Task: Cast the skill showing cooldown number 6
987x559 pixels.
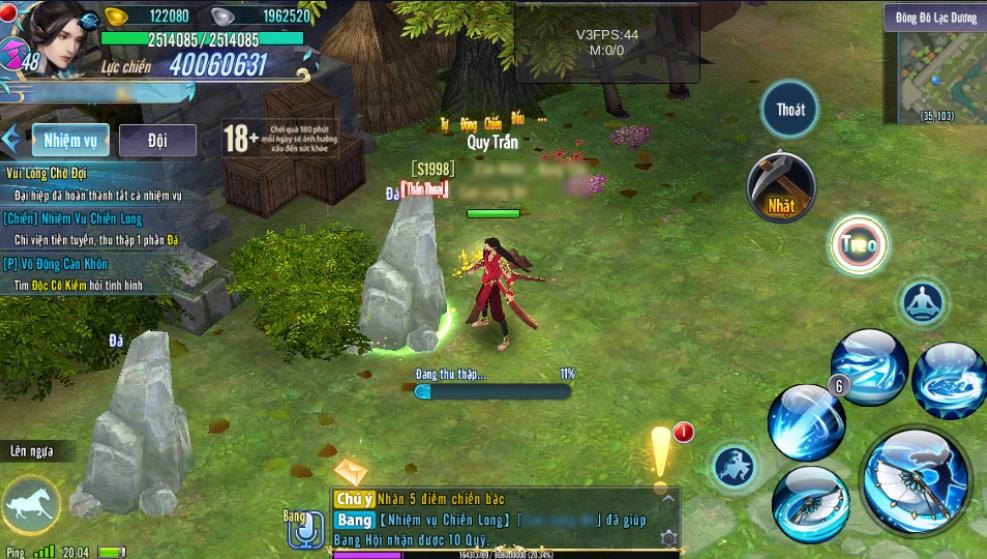Action: point(808,421)
